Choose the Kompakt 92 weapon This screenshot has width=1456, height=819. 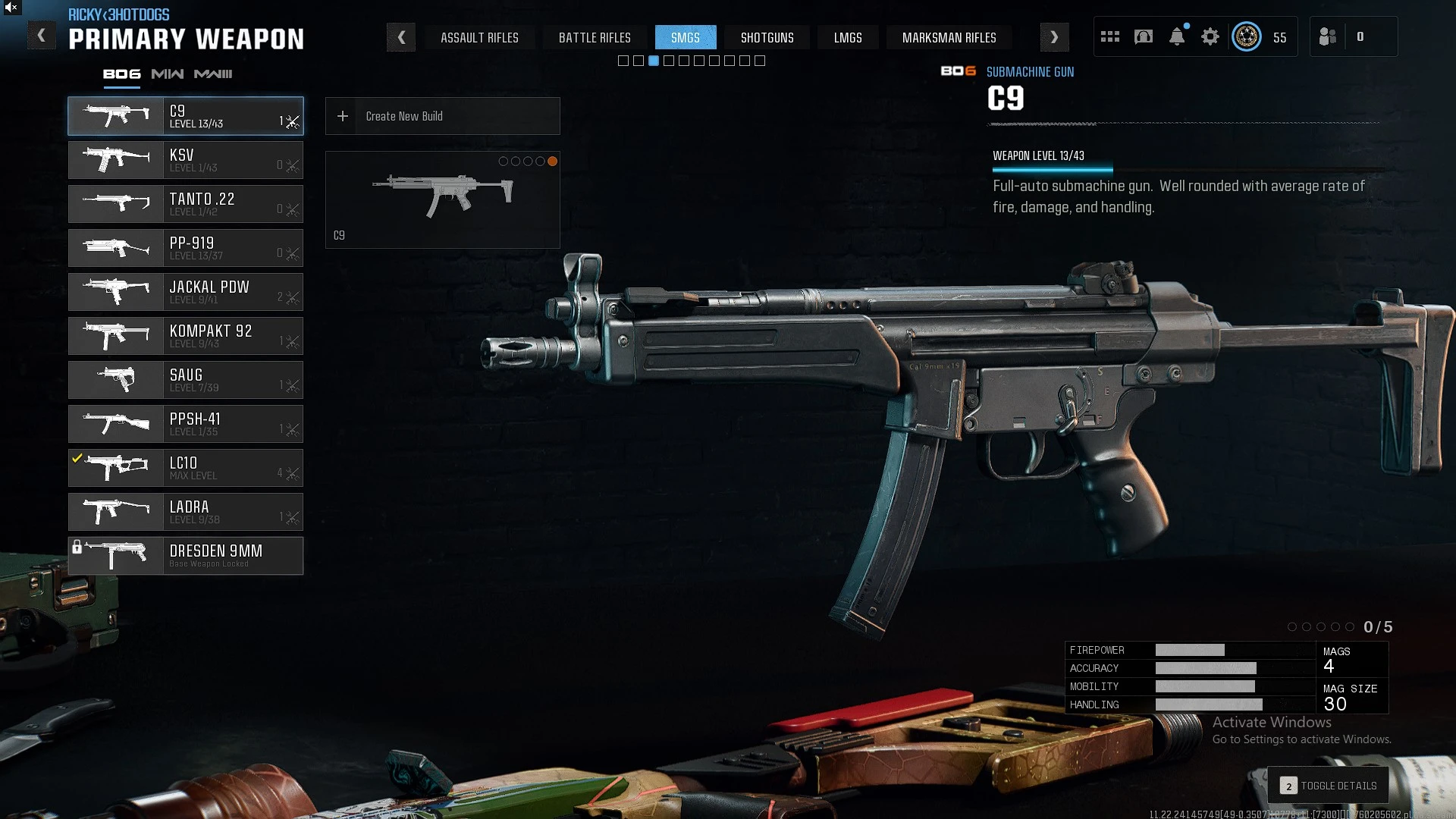tap(186, 336)
